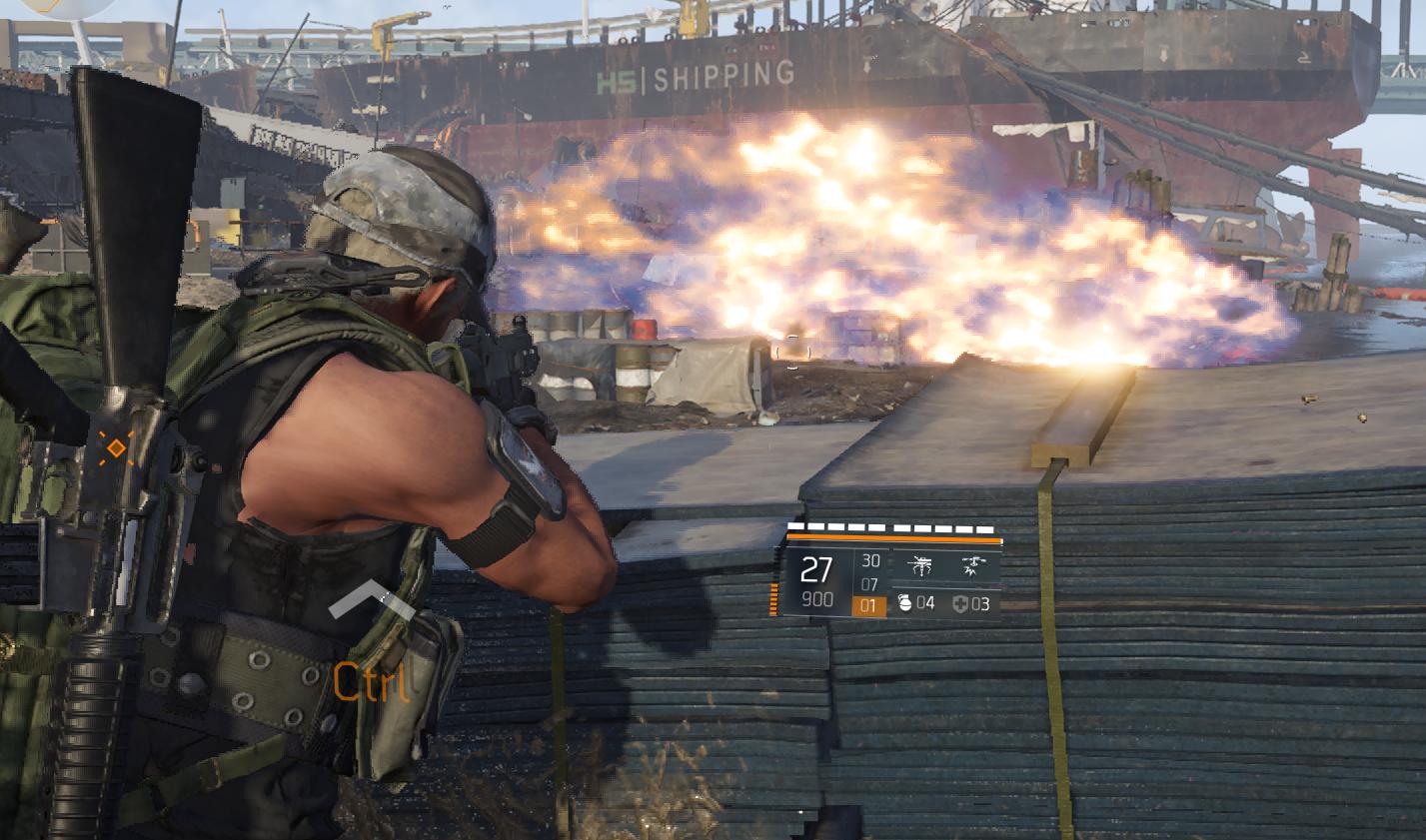Activate the clawed drone skill icon

(919, 567)
